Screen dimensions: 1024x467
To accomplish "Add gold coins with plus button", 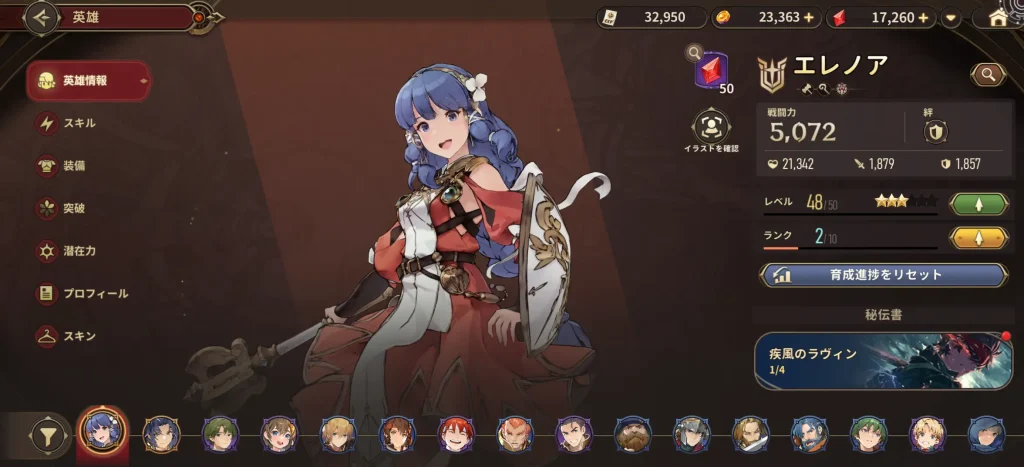I will [808, 17].
